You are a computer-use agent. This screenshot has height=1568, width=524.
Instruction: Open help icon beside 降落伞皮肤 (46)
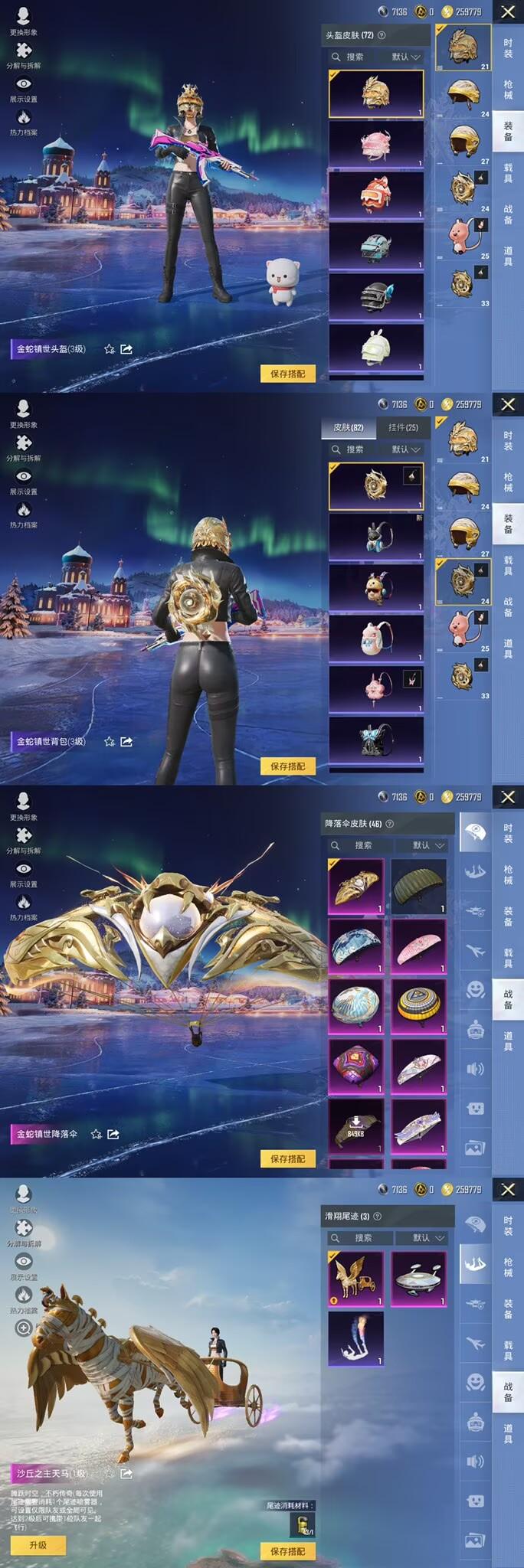pyautogui.click(x=389, y=824)
